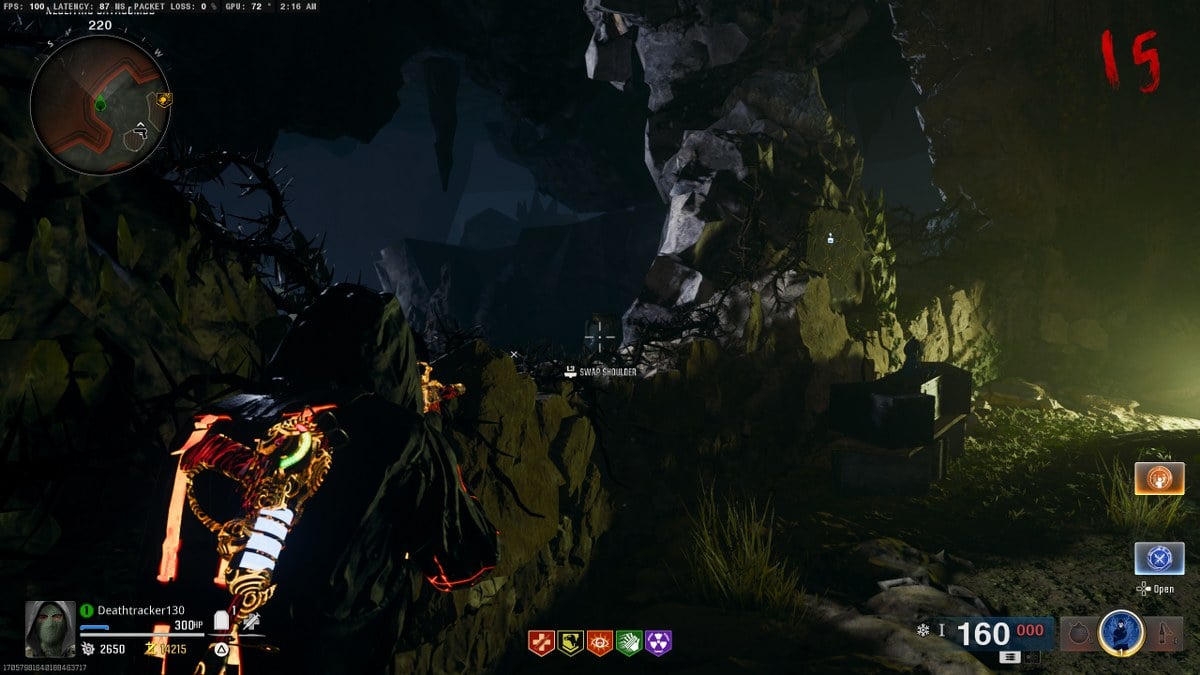Viewport: 1200px width, 675px height.
Task: Open the circular minimap
Action: pos(99,105)
